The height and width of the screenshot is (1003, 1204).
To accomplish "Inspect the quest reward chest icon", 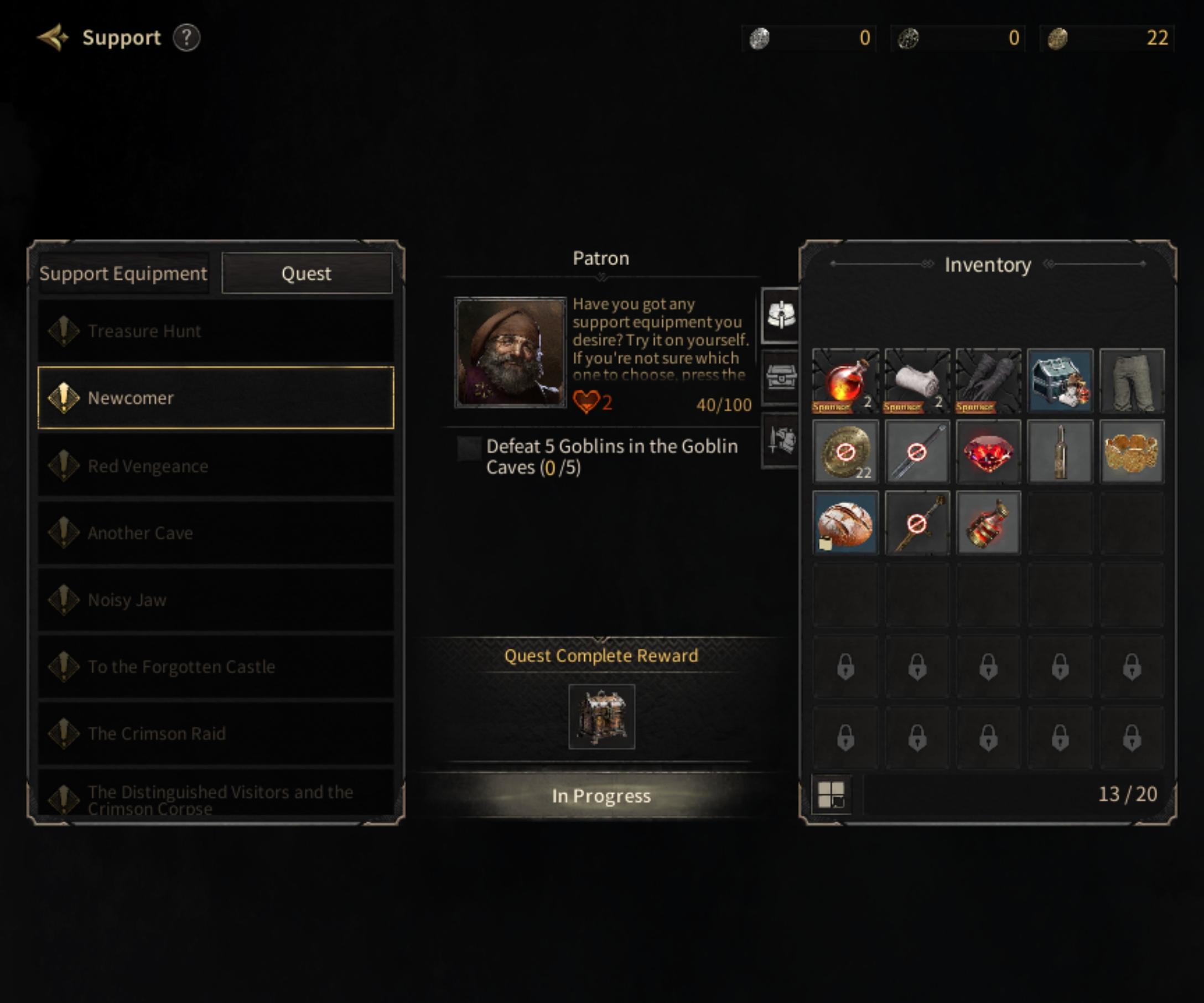I will click(x=601, y=716).
